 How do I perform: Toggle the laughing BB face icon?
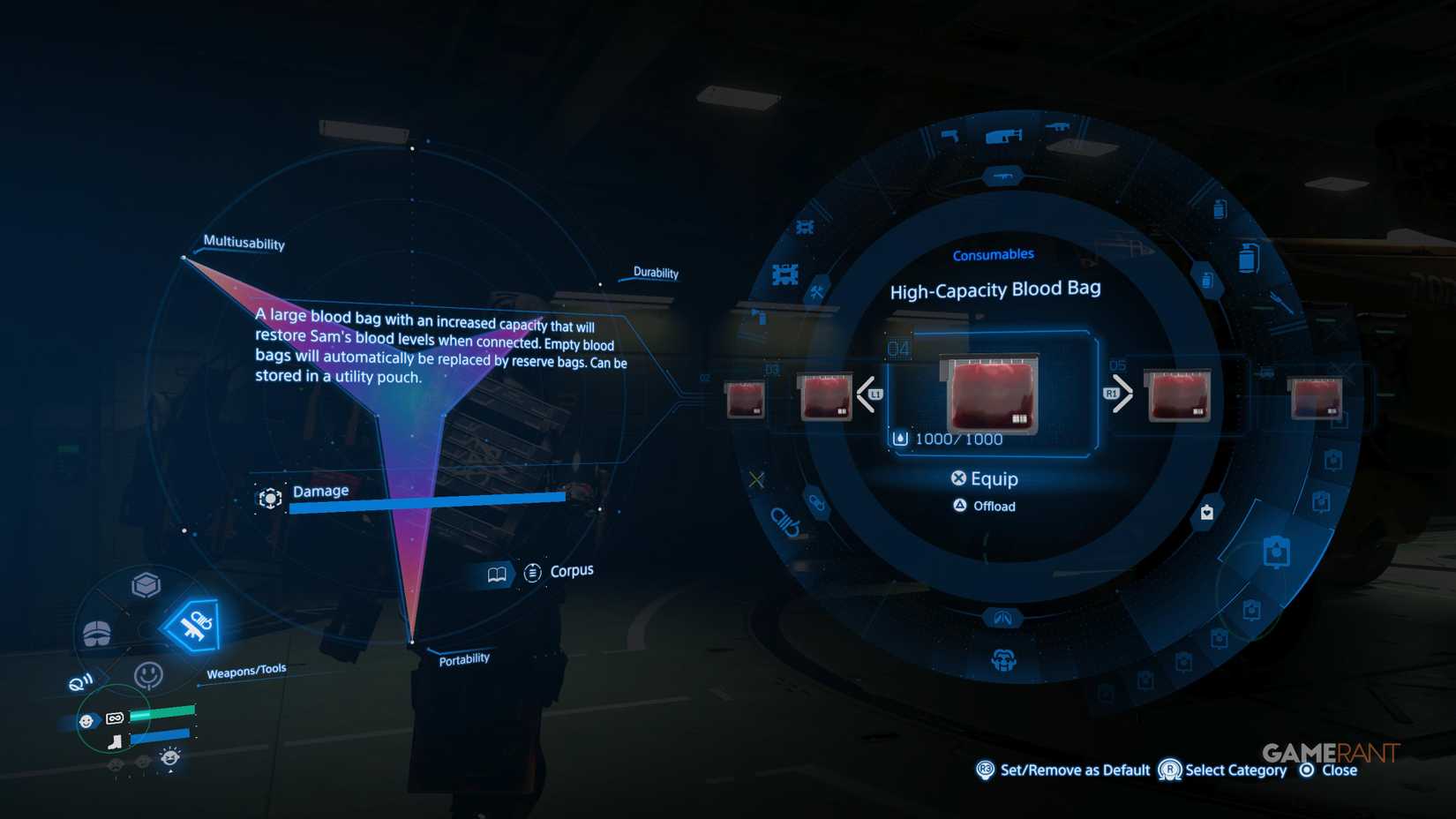[169, 756]
